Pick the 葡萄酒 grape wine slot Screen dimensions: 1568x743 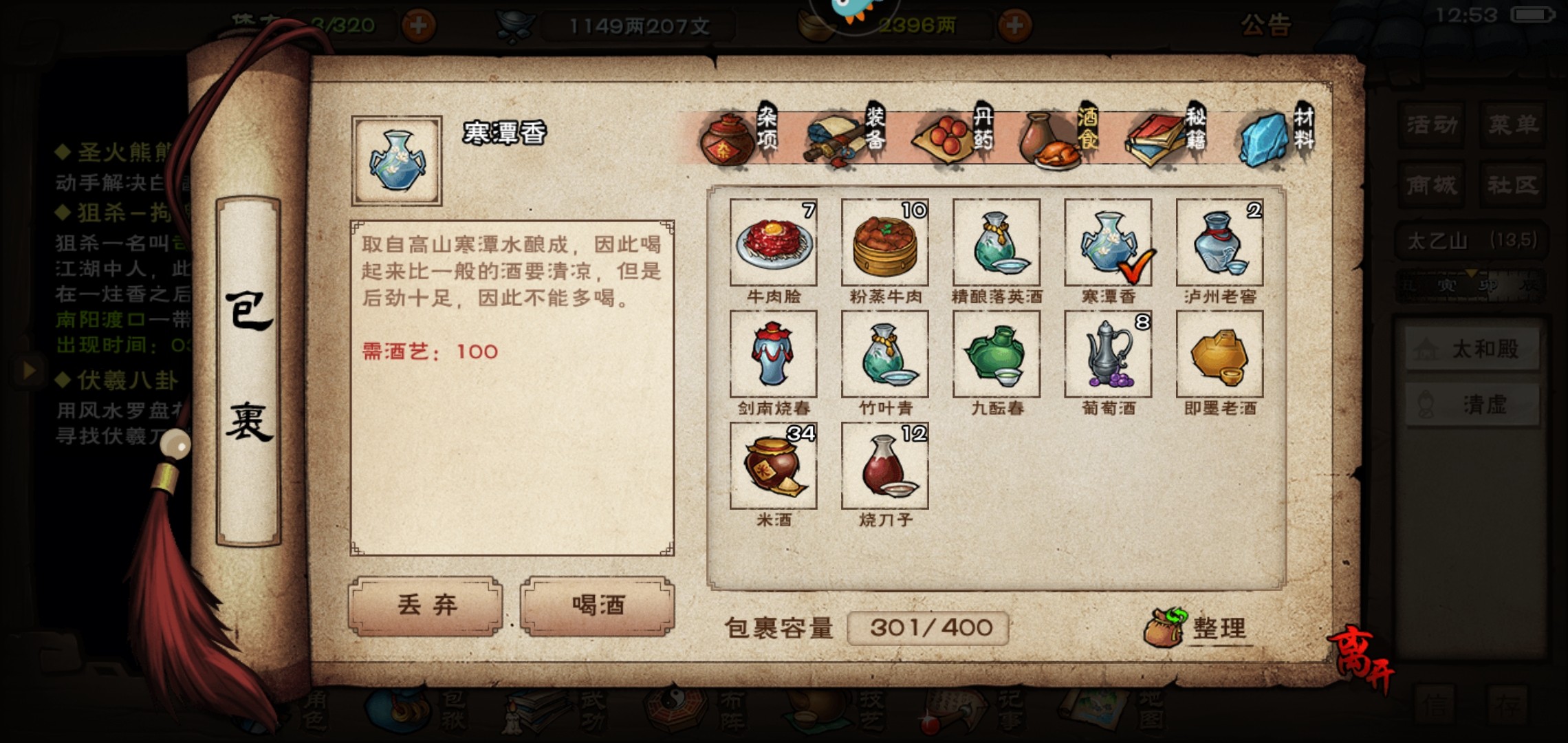(x=1108, y=354)
